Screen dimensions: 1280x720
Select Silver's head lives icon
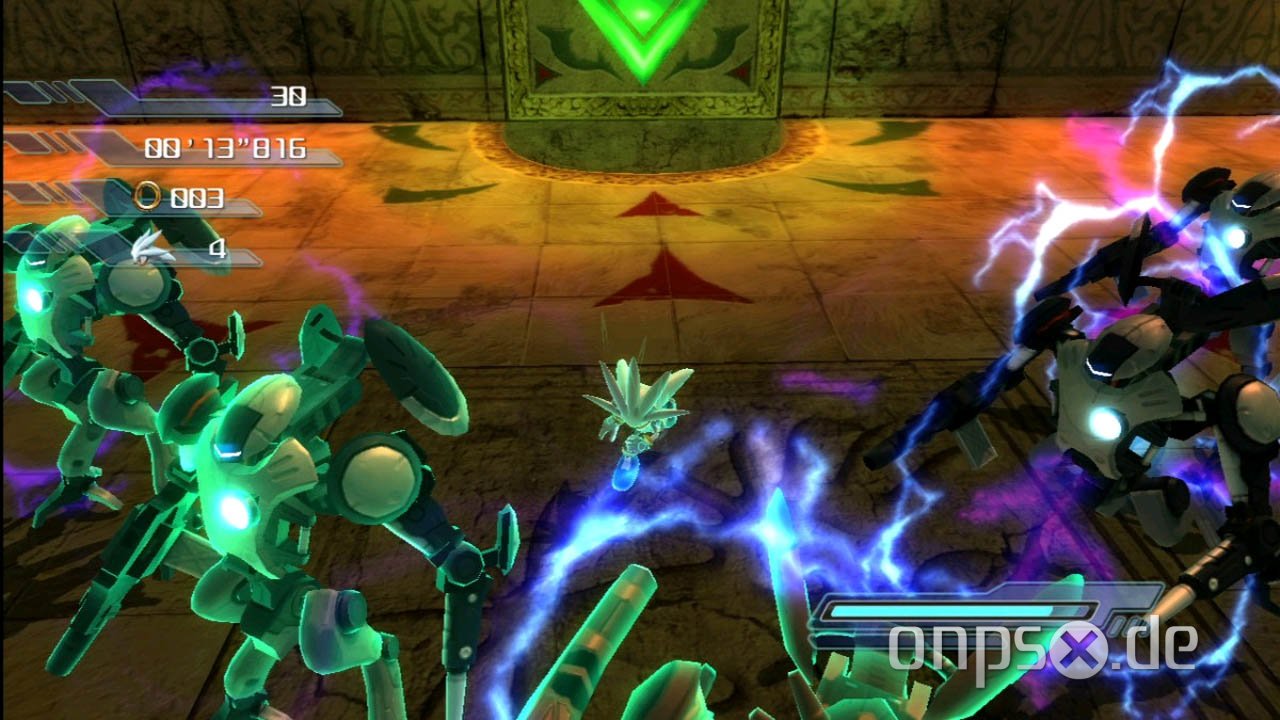[x=153, y=247]
